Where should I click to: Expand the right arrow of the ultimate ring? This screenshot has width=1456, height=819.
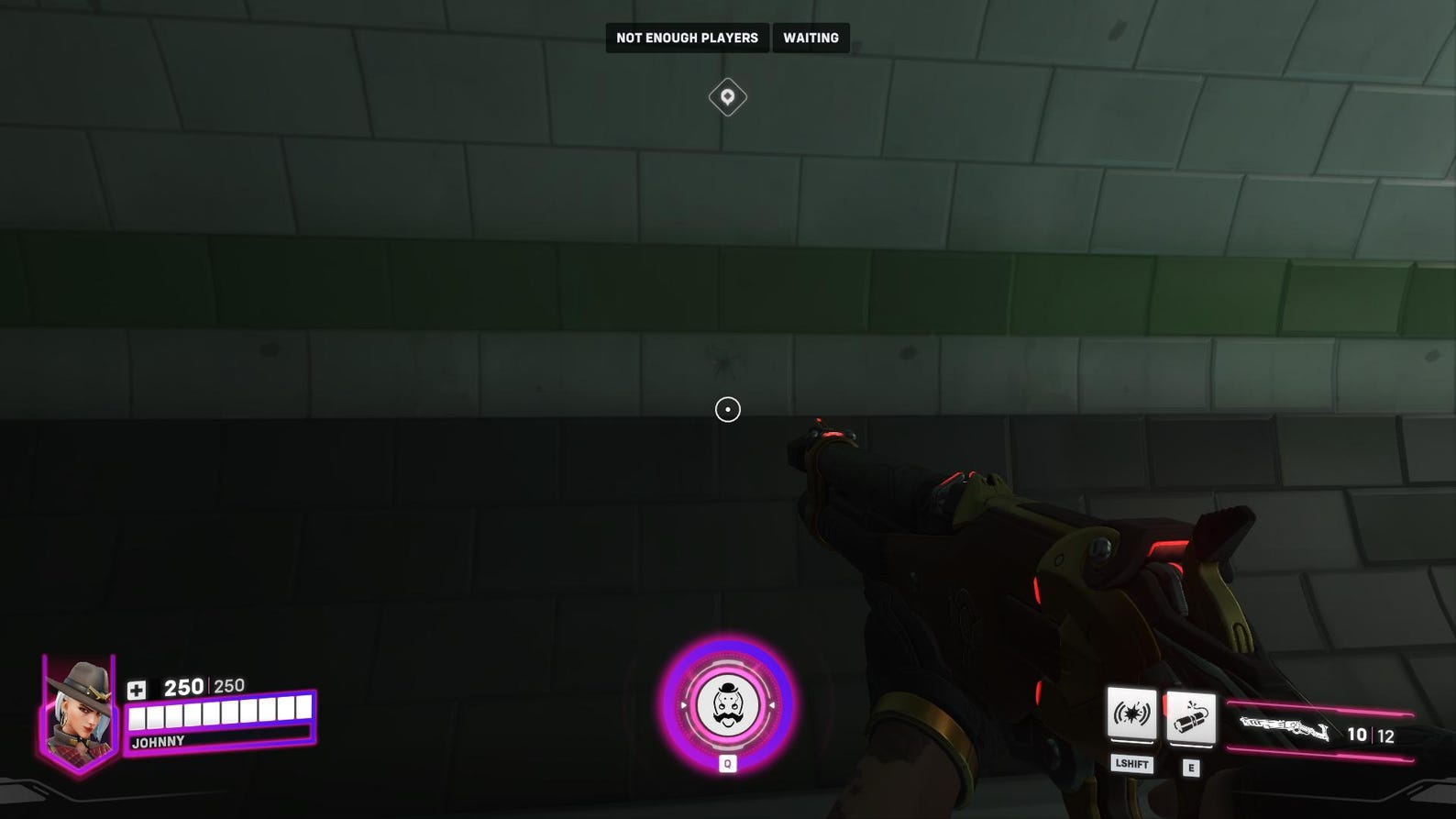pos(773,707)
